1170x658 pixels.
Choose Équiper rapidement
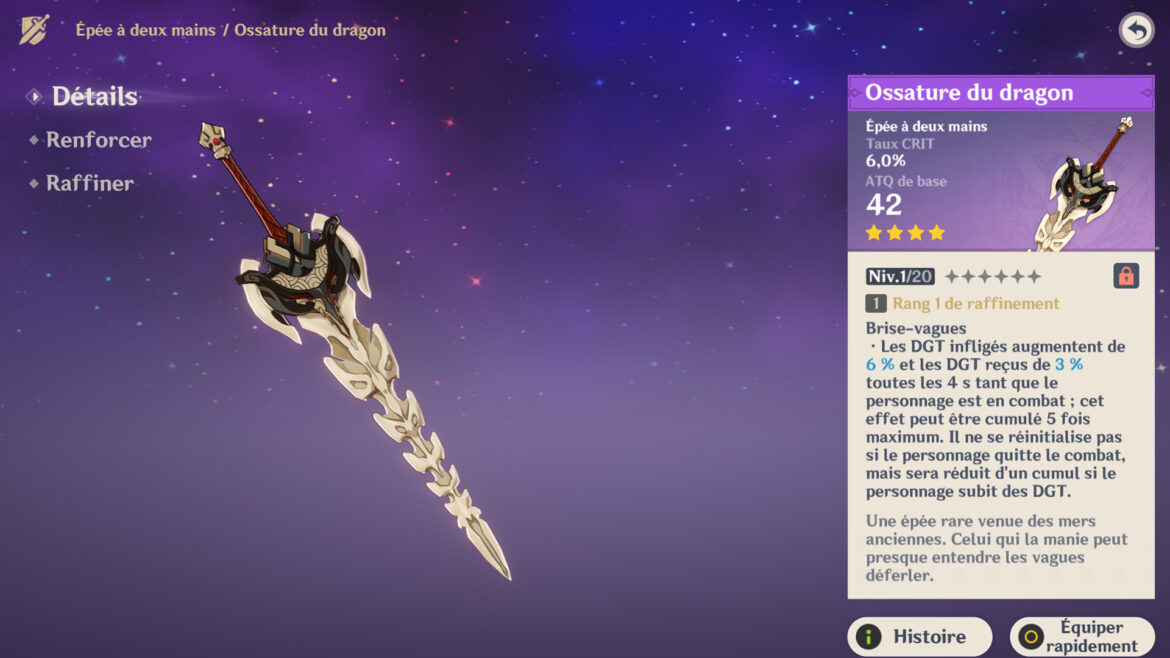(1081, 637)
